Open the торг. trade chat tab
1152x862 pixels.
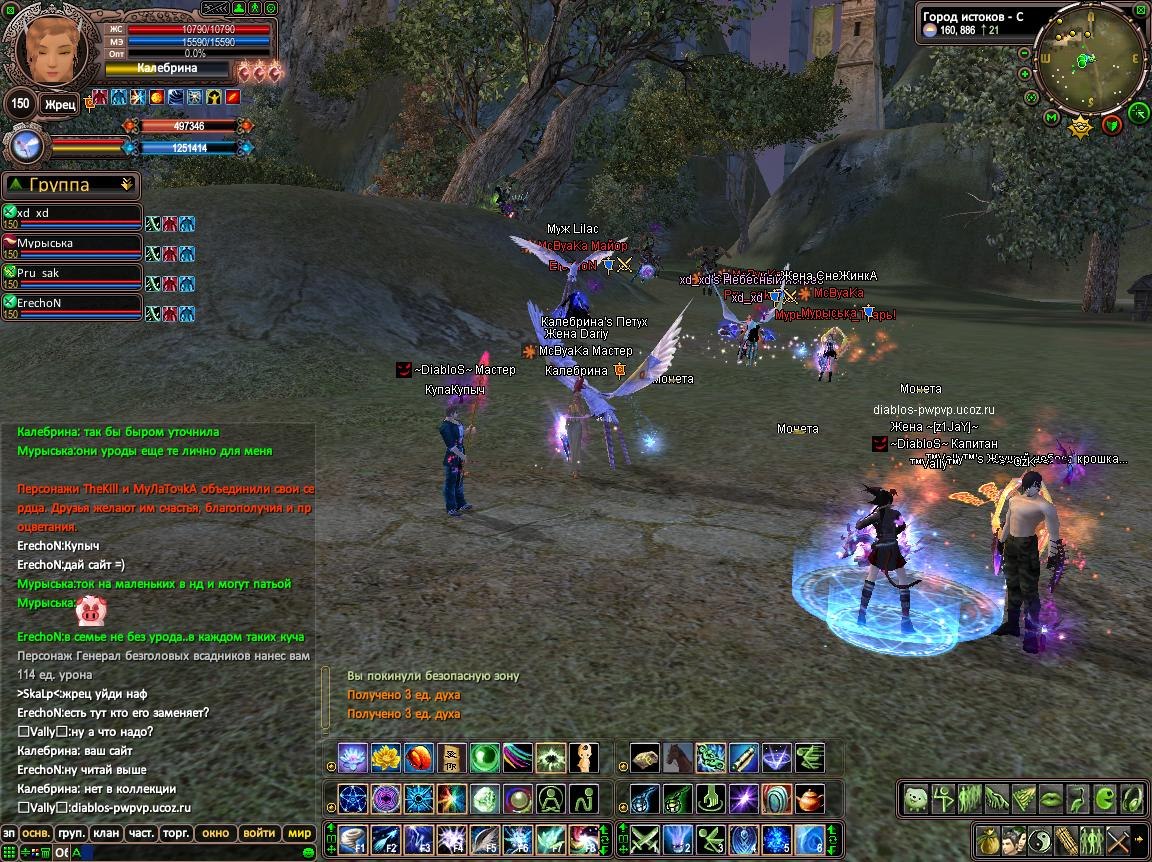click(x=177, y=833)
